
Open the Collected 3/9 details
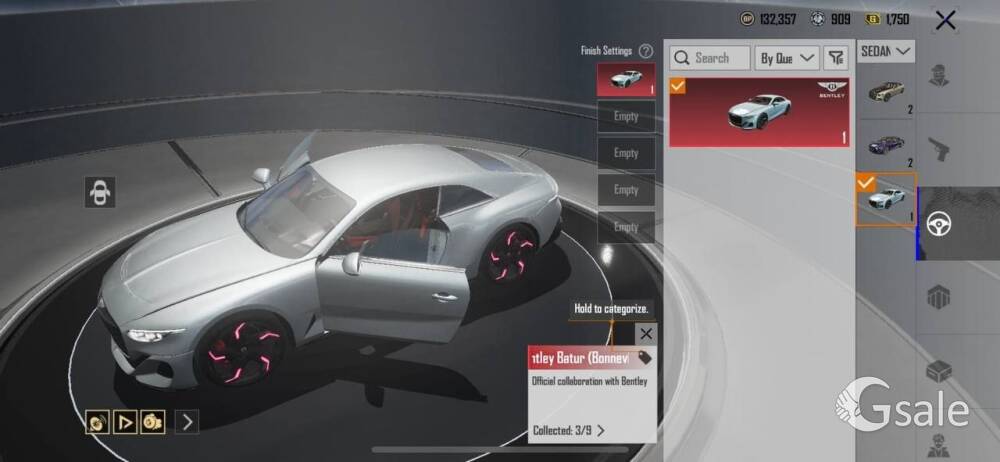coord(569,431)
